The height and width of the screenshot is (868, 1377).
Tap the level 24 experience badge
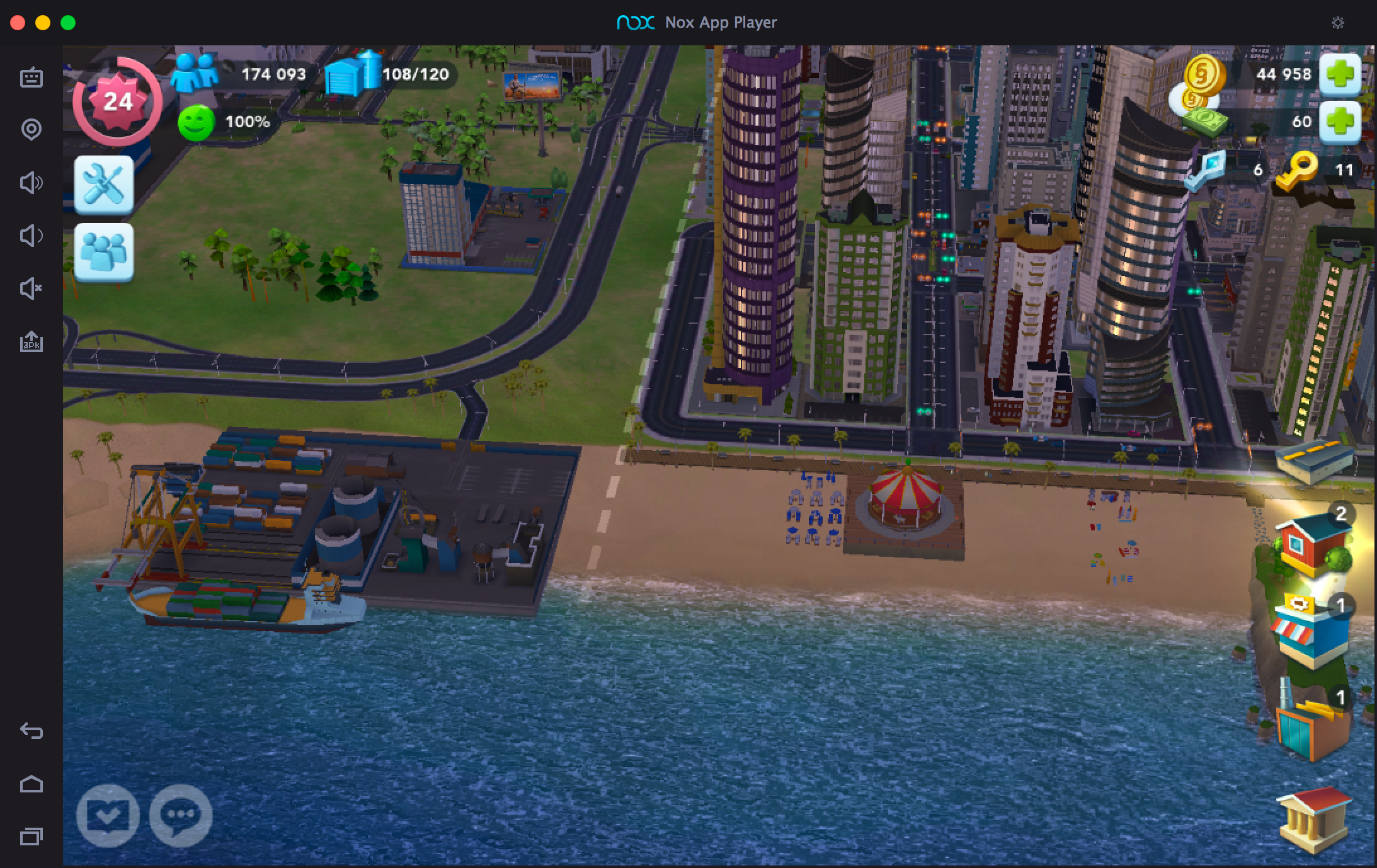[x=117, y=101]
